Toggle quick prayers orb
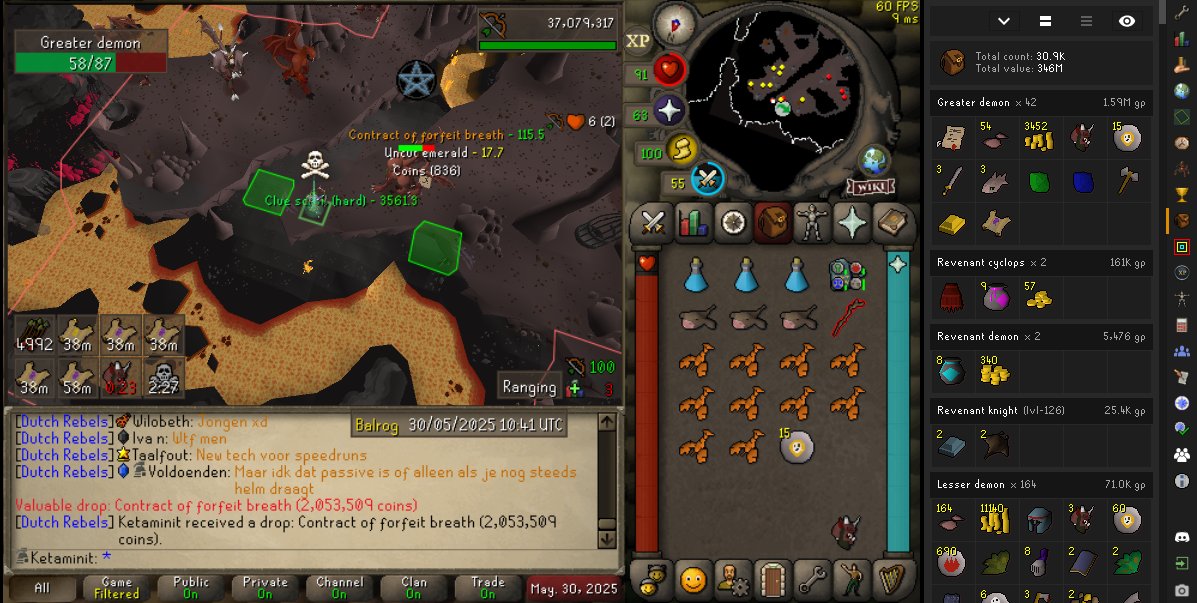The height and width of the screenshot is (603, 1197). point(668,112)
